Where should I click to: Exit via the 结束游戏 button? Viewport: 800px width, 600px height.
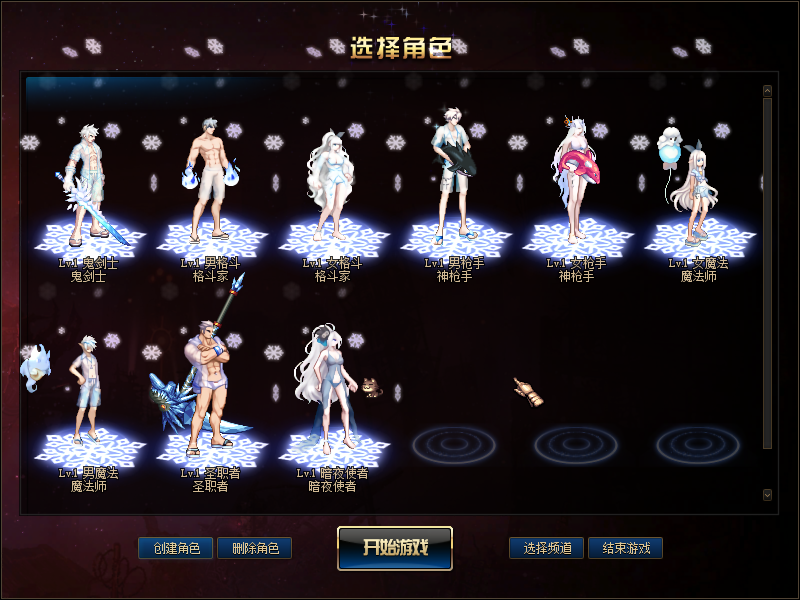(625, 548)
